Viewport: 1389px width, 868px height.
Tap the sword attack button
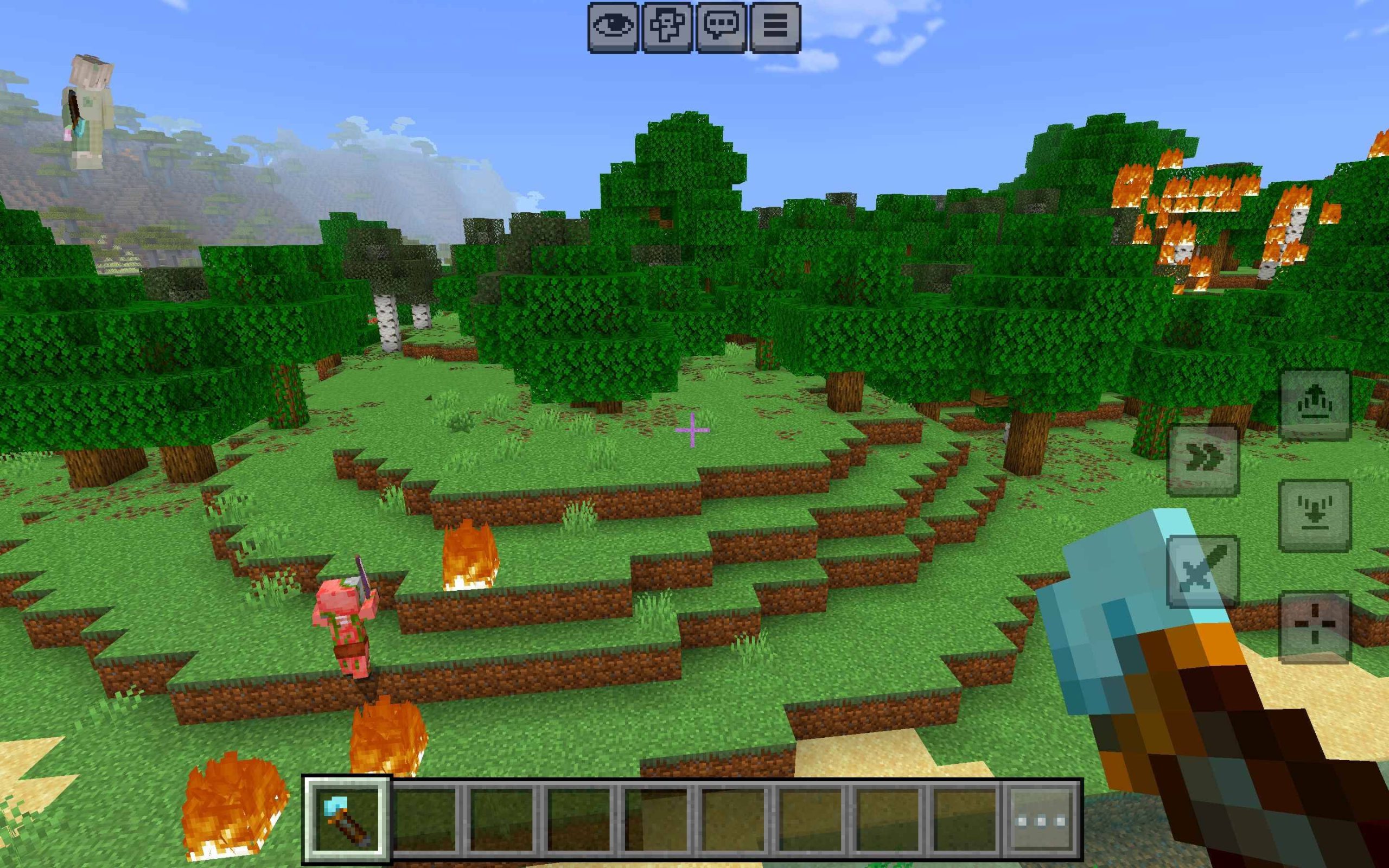[1203, 571]
